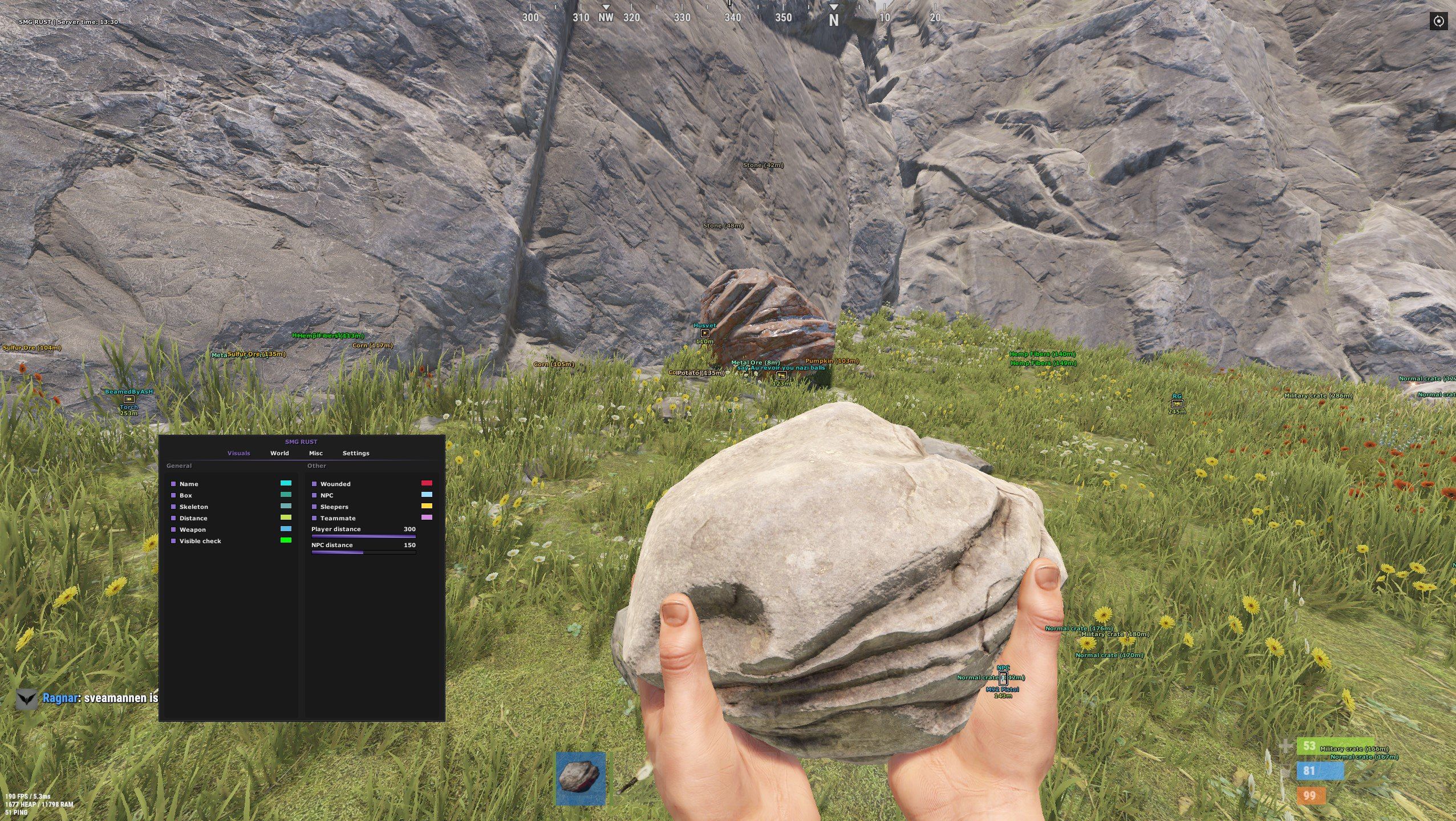
Task: Toggle the Box checkbox
Action: (173, 495)
